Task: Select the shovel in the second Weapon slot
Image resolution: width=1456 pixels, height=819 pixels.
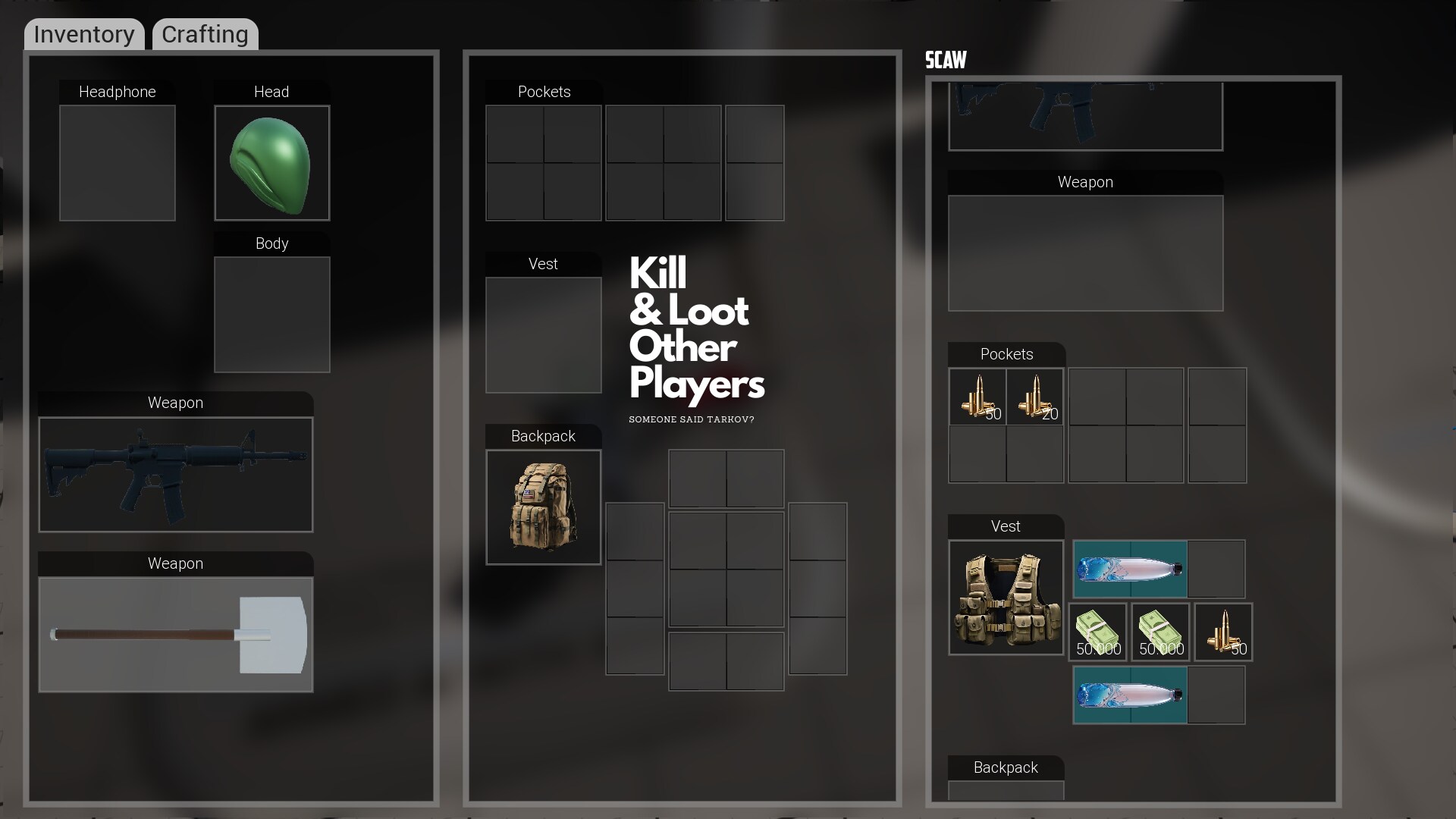Action: 175,635
